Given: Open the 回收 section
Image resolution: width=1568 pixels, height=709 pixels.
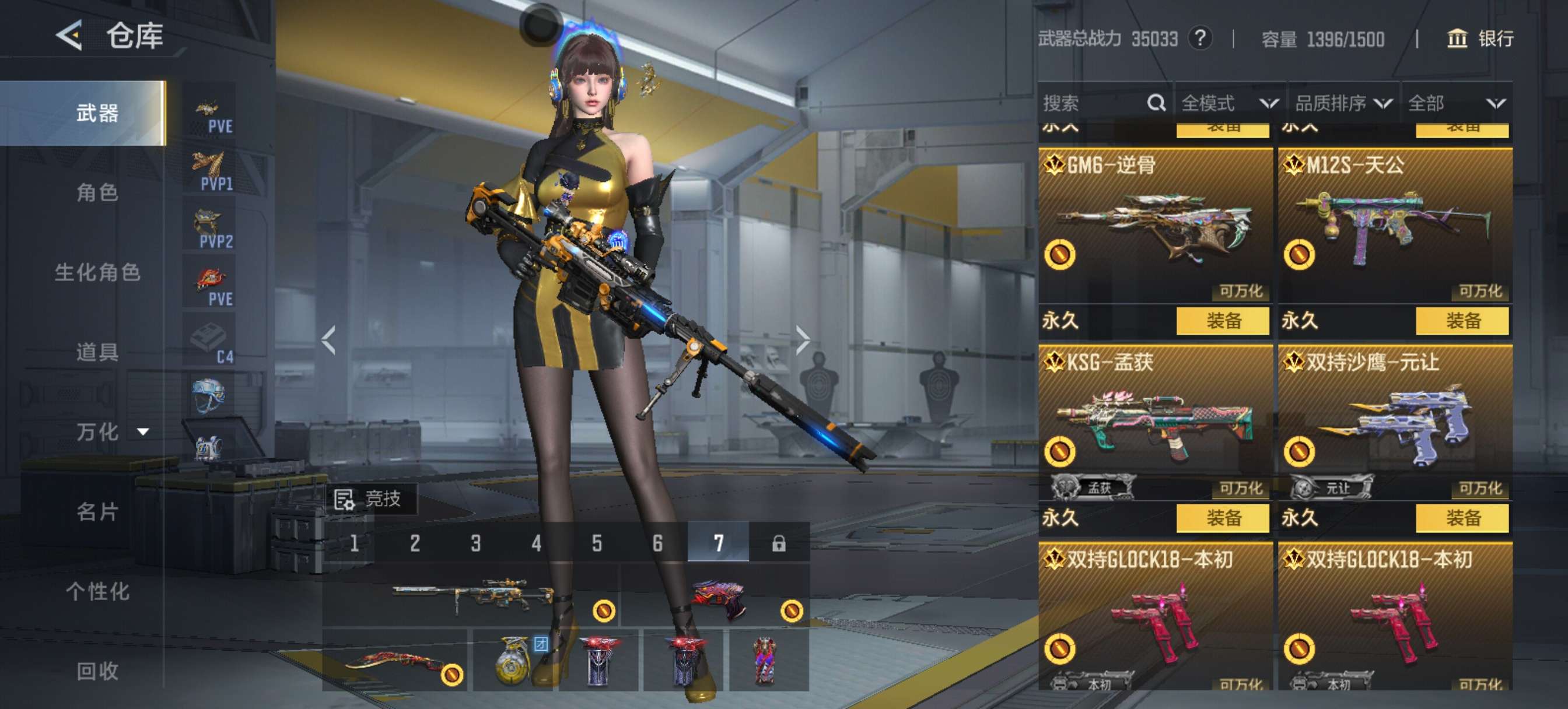Looking at the screenshot, I should point(97,671).
